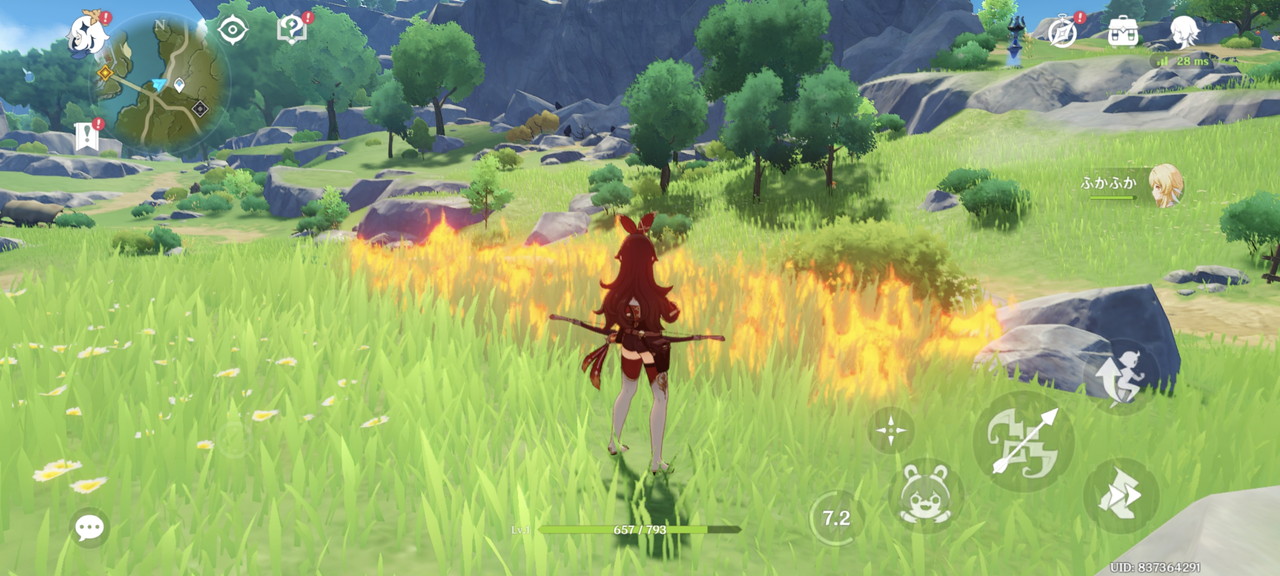The image size is (1280, 576).
Task: Toggle the crosshair aiming mode button
Action: (x=890, y=431)
